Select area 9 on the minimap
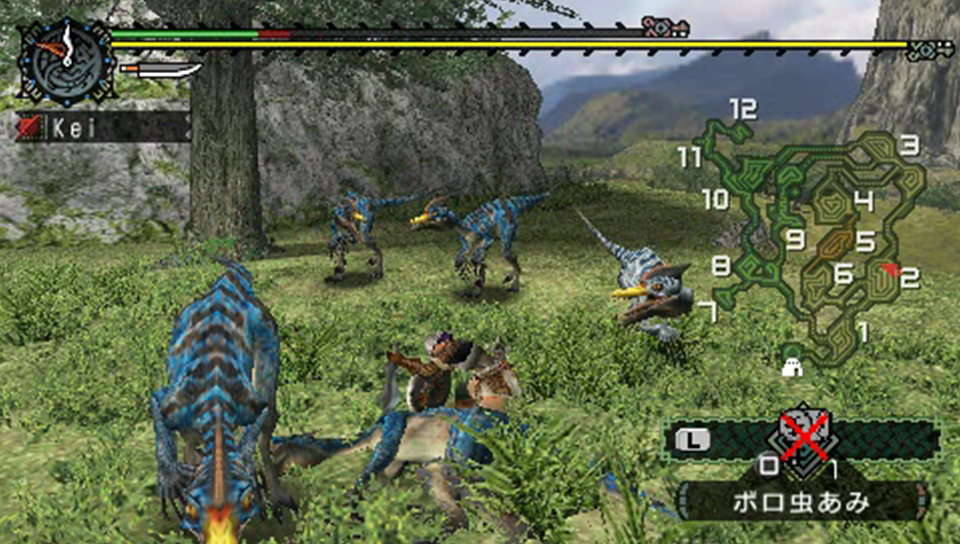The width and height of the screenshot is (960, 544). coord(795,240)
